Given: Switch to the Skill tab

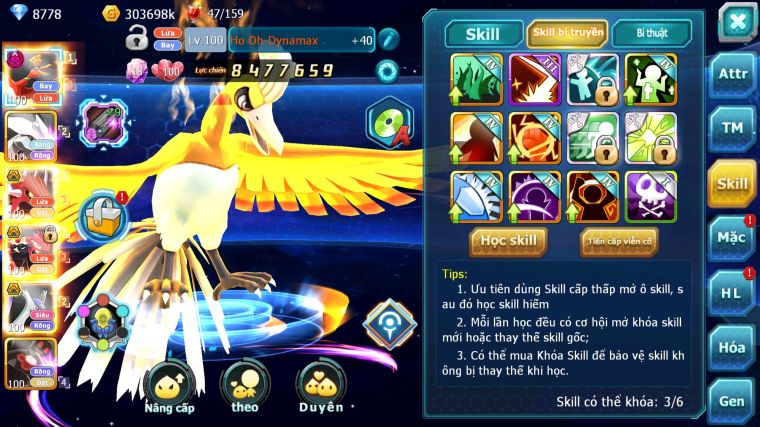Looking at the screenshot, I should (484, 33).
